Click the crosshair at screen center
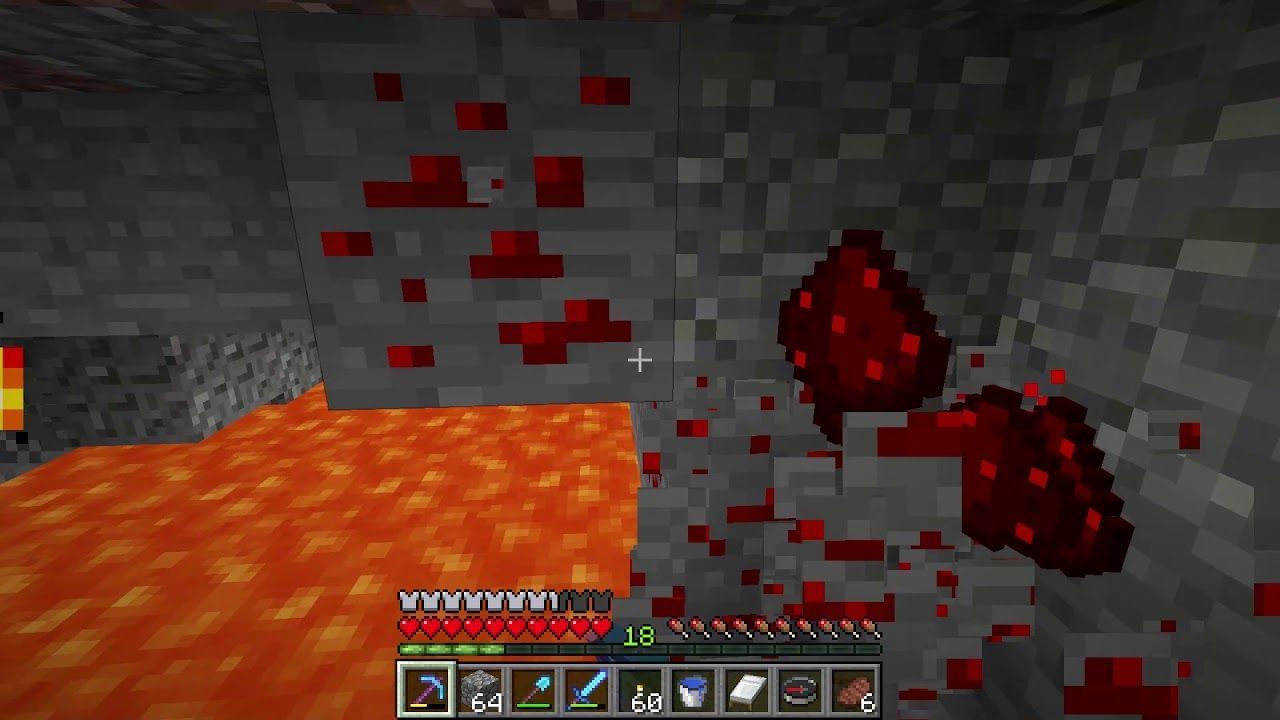 click(640, 359)
